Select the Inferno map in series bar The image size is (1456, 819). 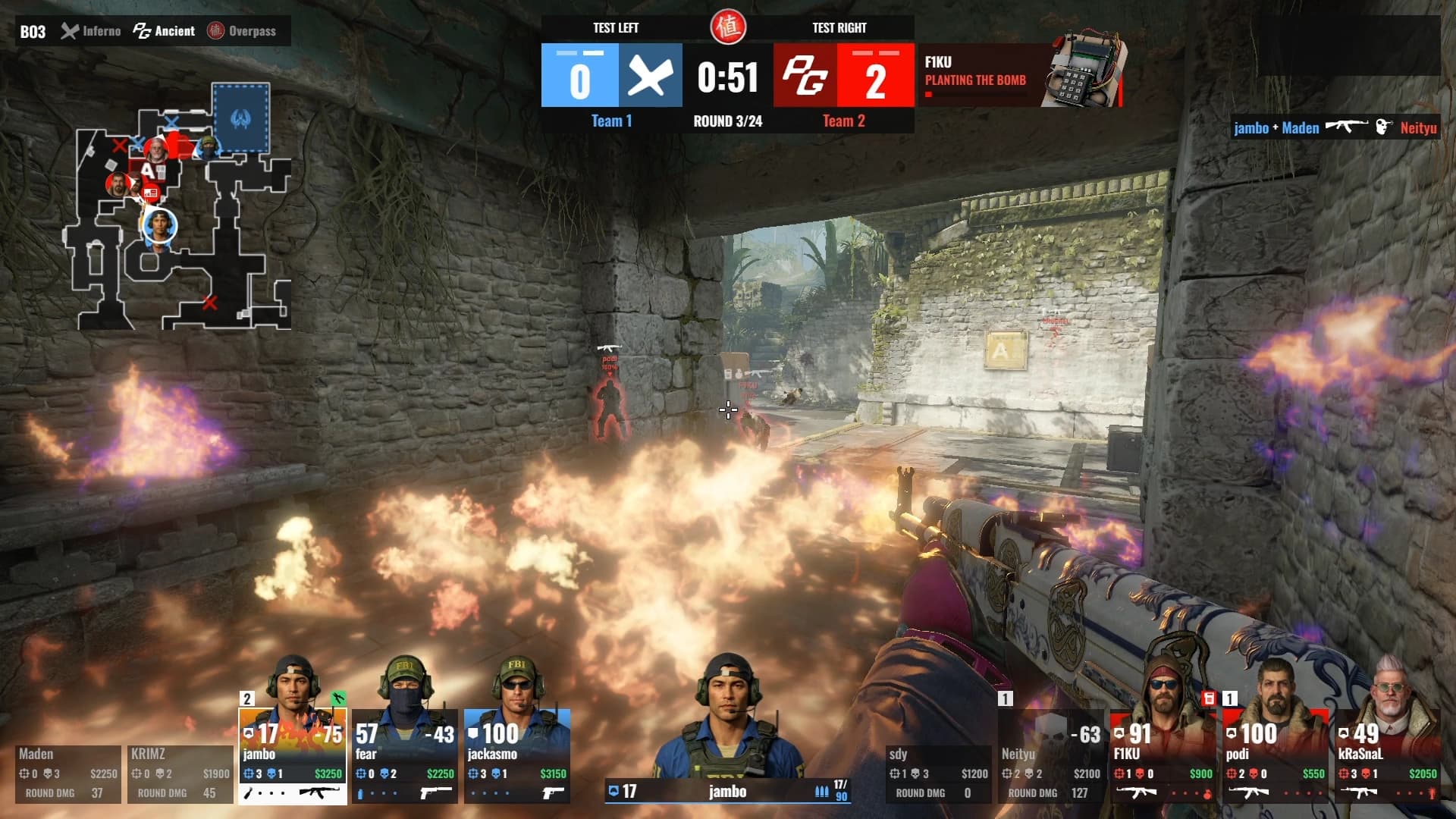pos(92,31)
